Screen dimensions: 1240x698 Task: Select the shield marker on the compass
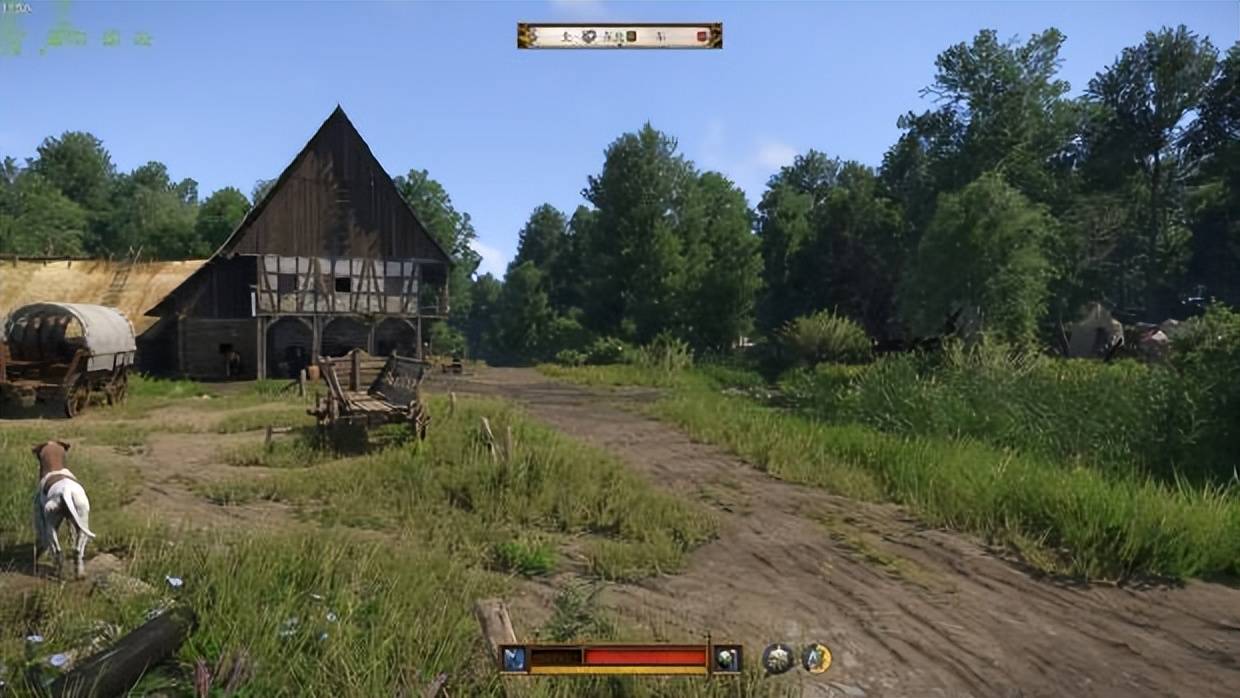[x=590, y=36]
